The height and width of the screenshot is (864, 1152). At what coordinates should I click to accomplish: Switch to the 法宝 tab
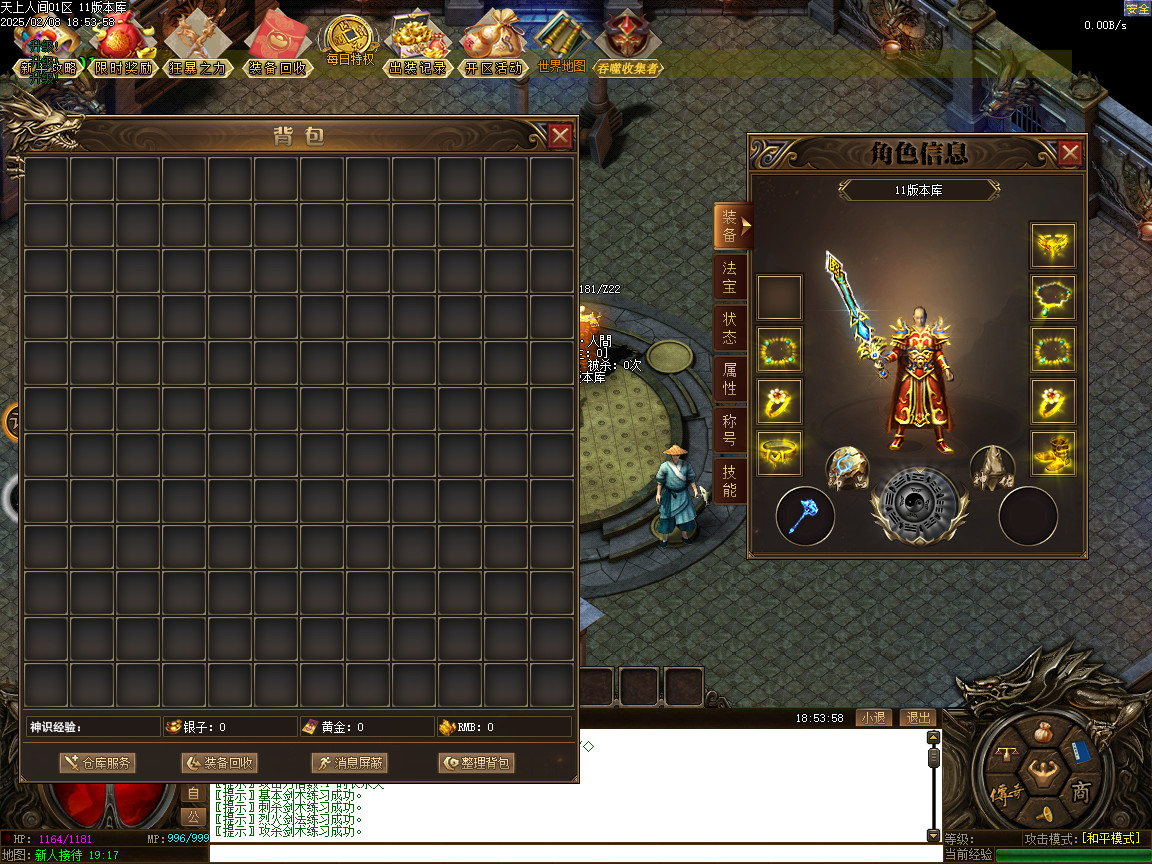(730, 277)
